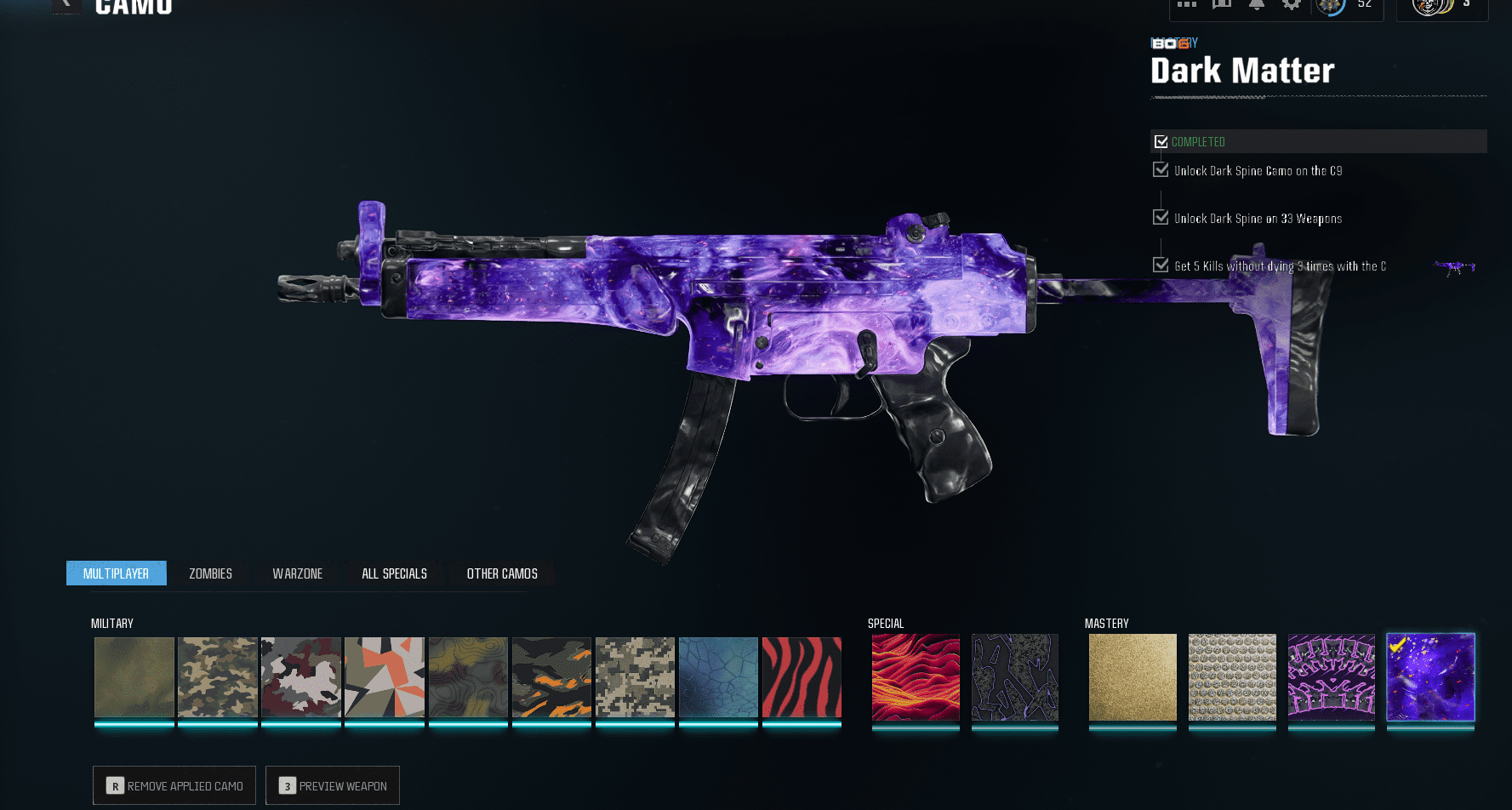Select the red and black tiger-stripe camo
This screenshot has width=1512, height=810.
tap(802, 677)
